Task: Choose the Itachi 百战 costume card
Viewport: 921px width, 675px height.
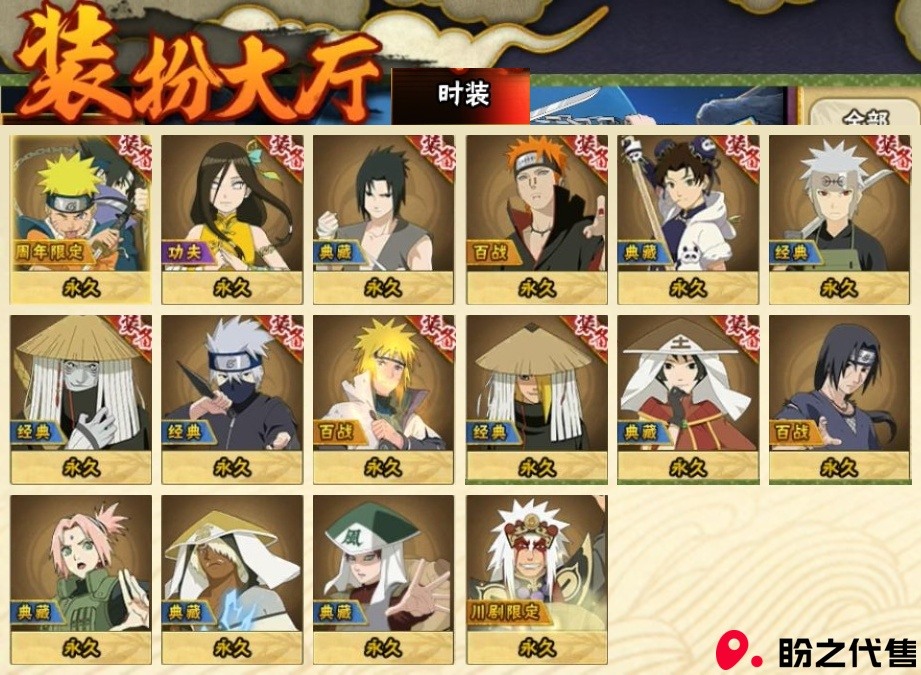Action: pos(839,398)
